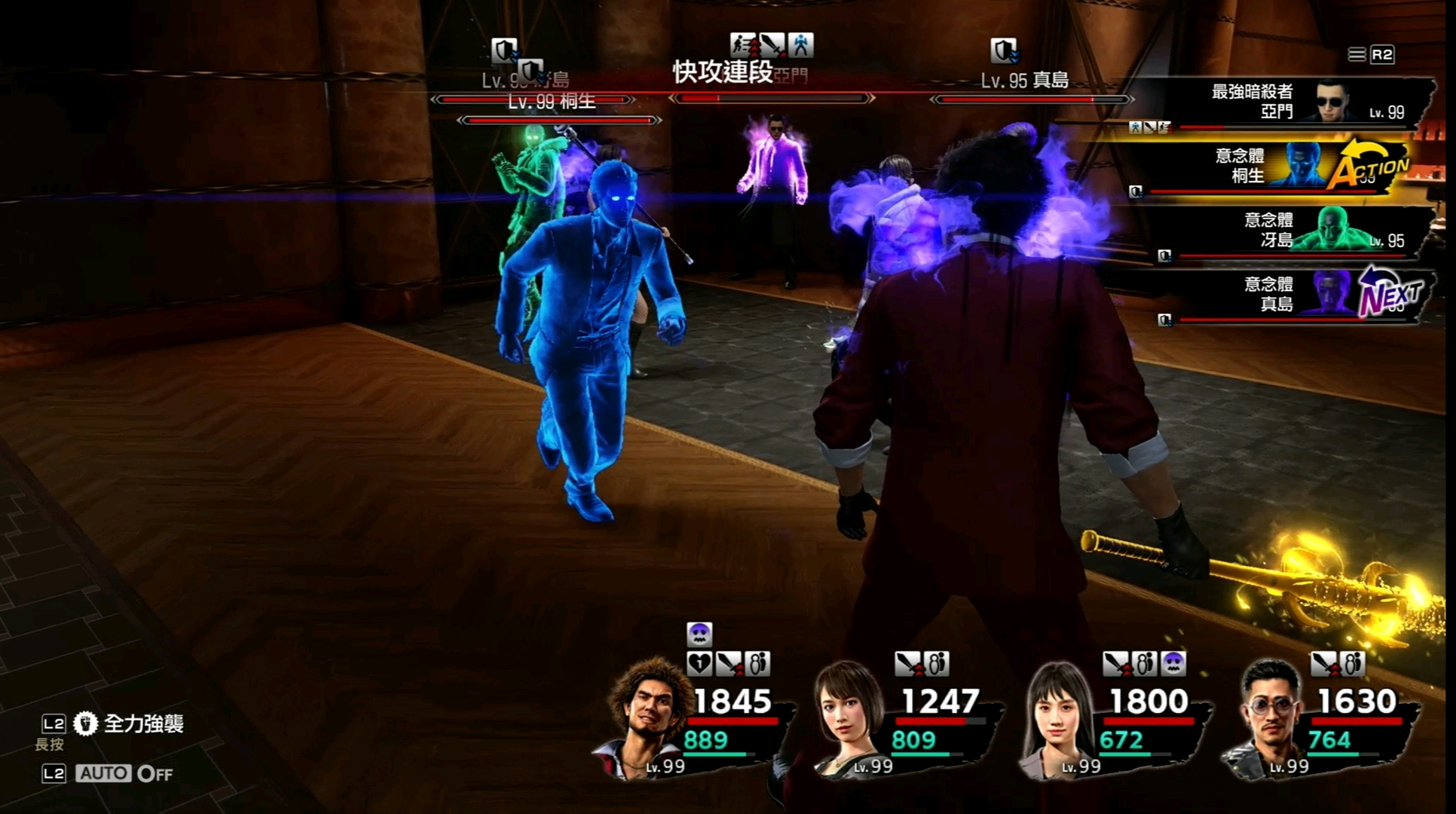Select the green Saejima turn order entry
The image size is (1456, 814).
point(1281,231)
